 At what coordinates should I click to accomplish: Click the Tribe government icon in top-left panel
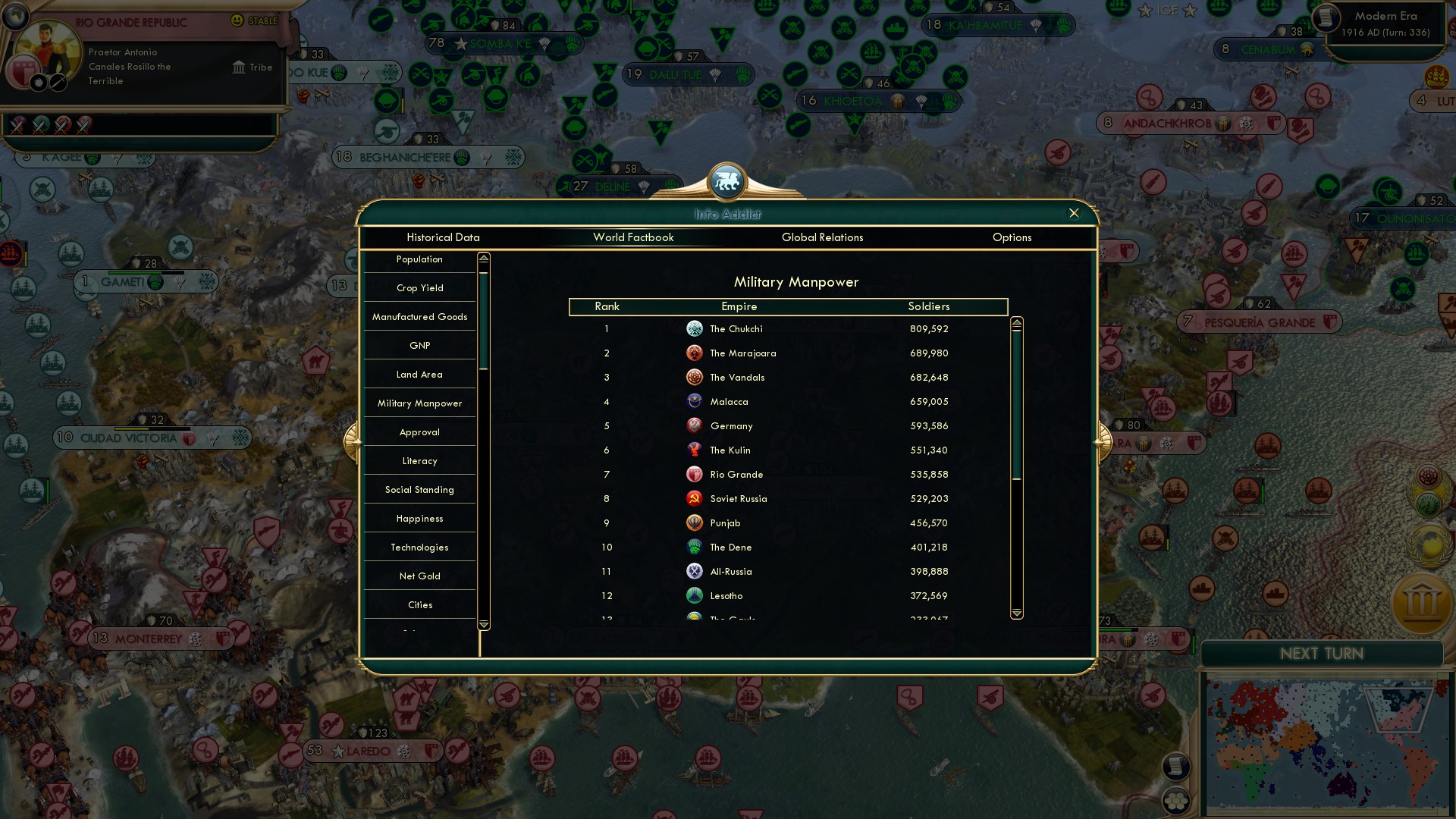click(237, 67)
